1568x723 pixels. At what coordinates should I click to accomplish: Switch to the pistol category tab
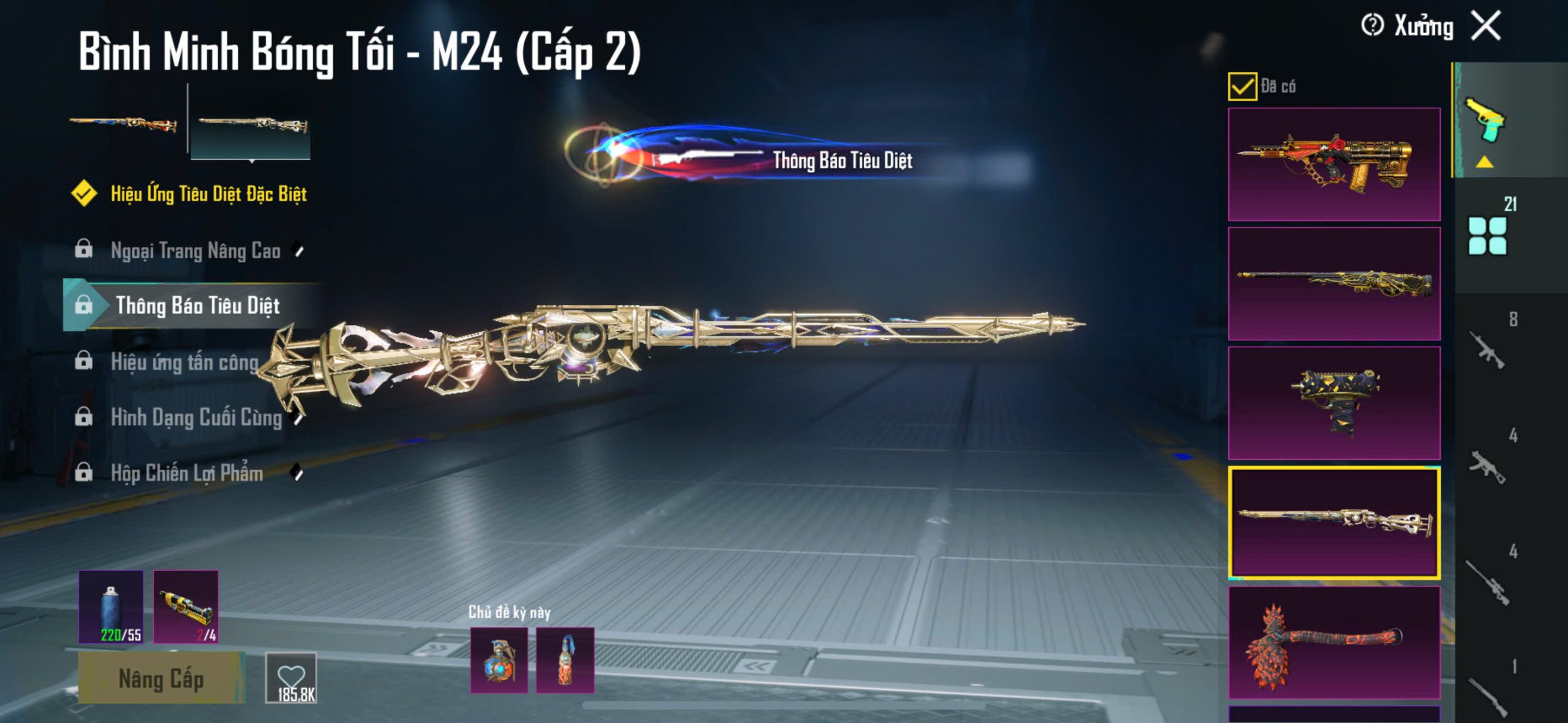click(1485, 121)
